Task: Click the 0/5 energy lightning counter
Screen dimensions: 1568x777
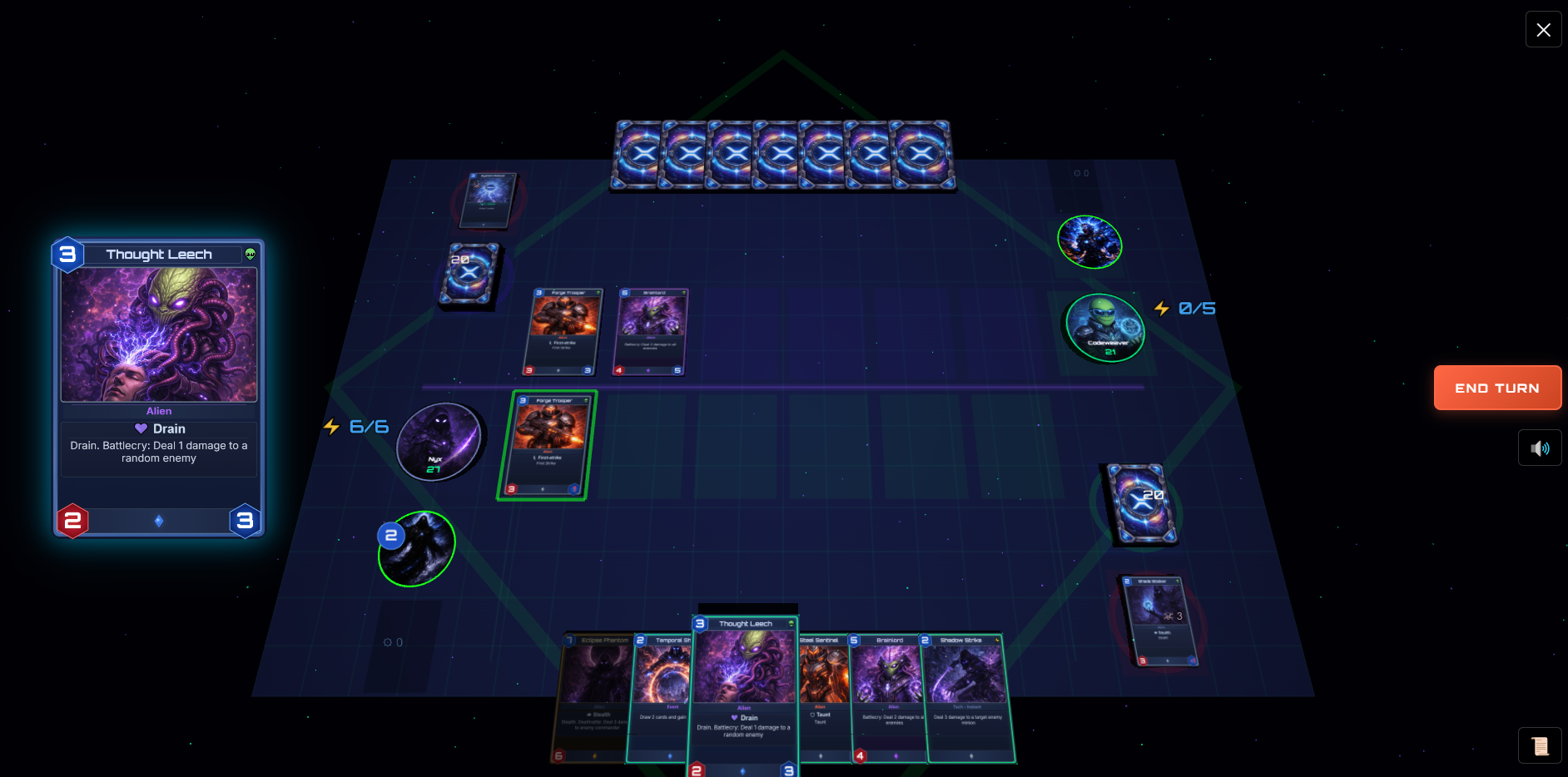Action: [x=1185, y=308]
